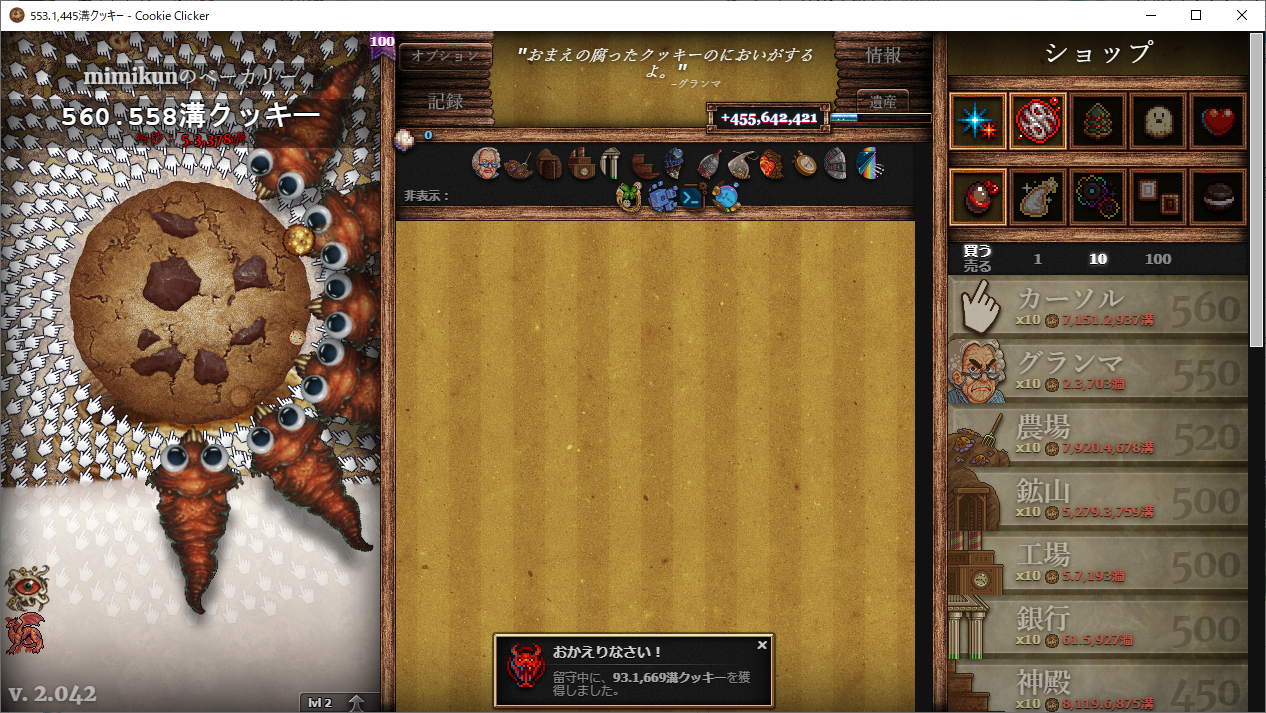Viewport: 1266px width, 713px height.
Task: Buy グランマ (Grandma) building
Action: pyautogui.click(x=1098, y=372)
